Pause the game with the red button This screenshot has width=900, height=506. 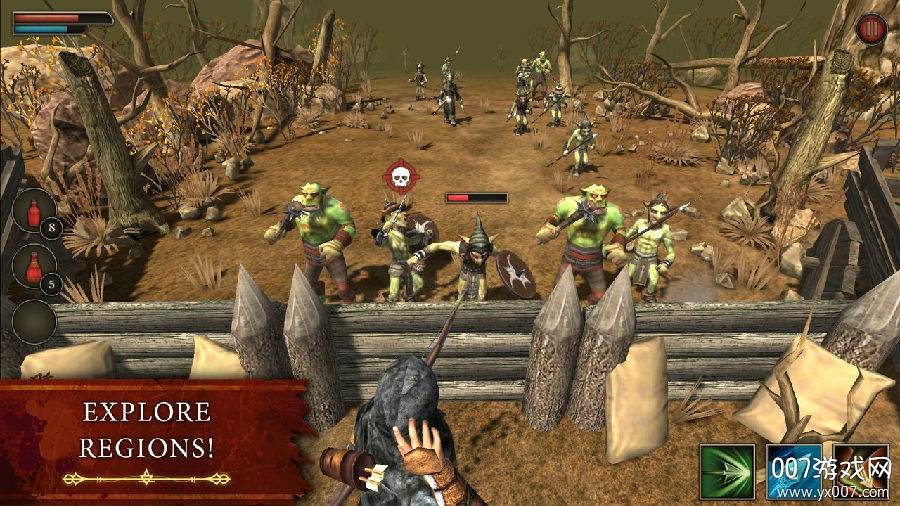pos(871,28)
